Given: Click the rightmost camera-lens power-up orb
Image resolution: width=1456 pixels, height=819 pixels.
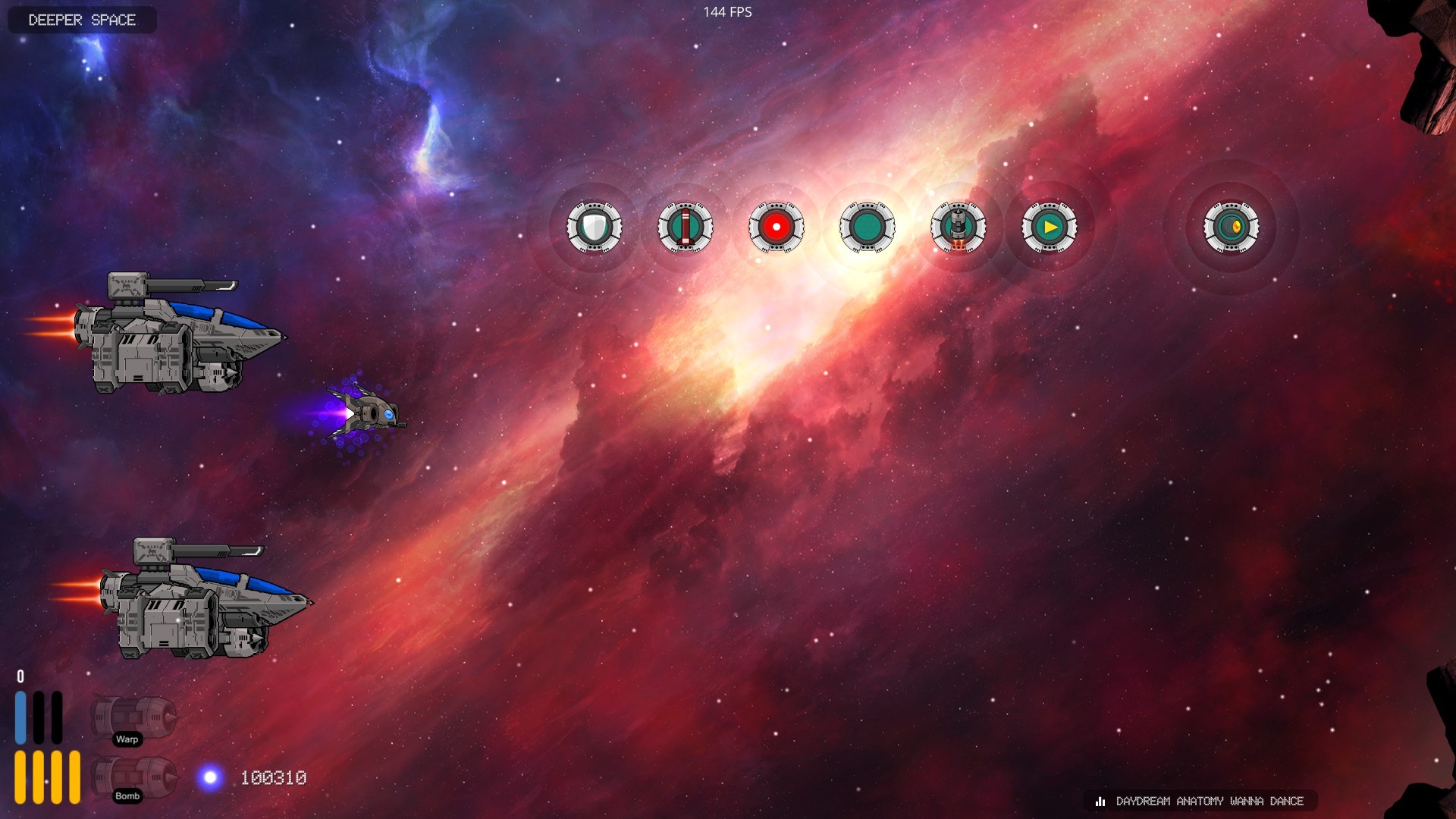Looking at the screenshot, I should [x=1230, y=226].
